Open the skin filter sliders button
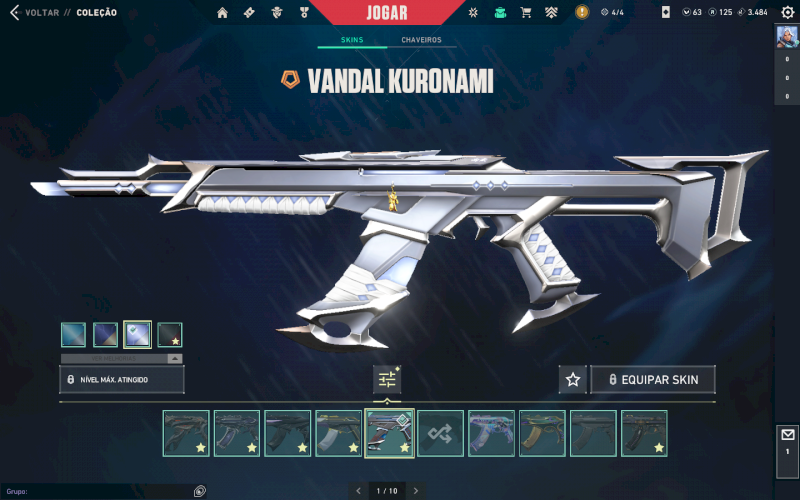800x500 pixels. click(x=387, y=379)
